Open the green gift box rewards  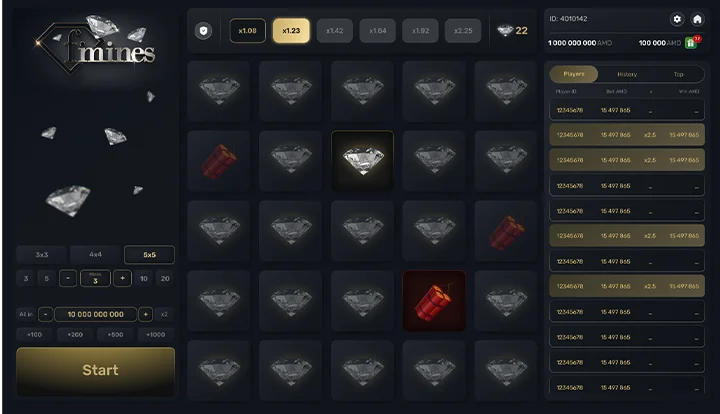coord(690,43)
